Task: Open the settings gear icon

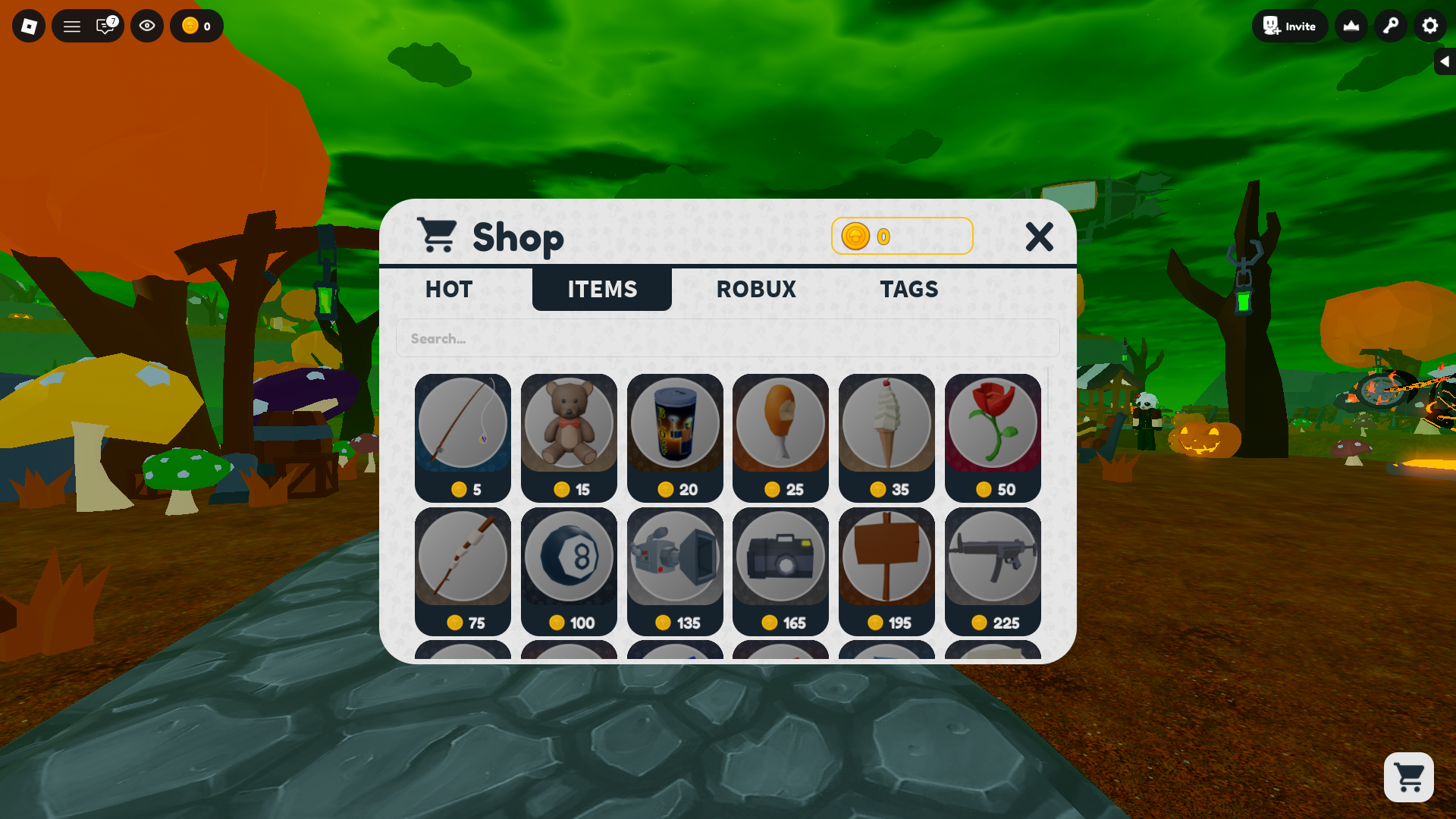Action: tap(1429, 26)
